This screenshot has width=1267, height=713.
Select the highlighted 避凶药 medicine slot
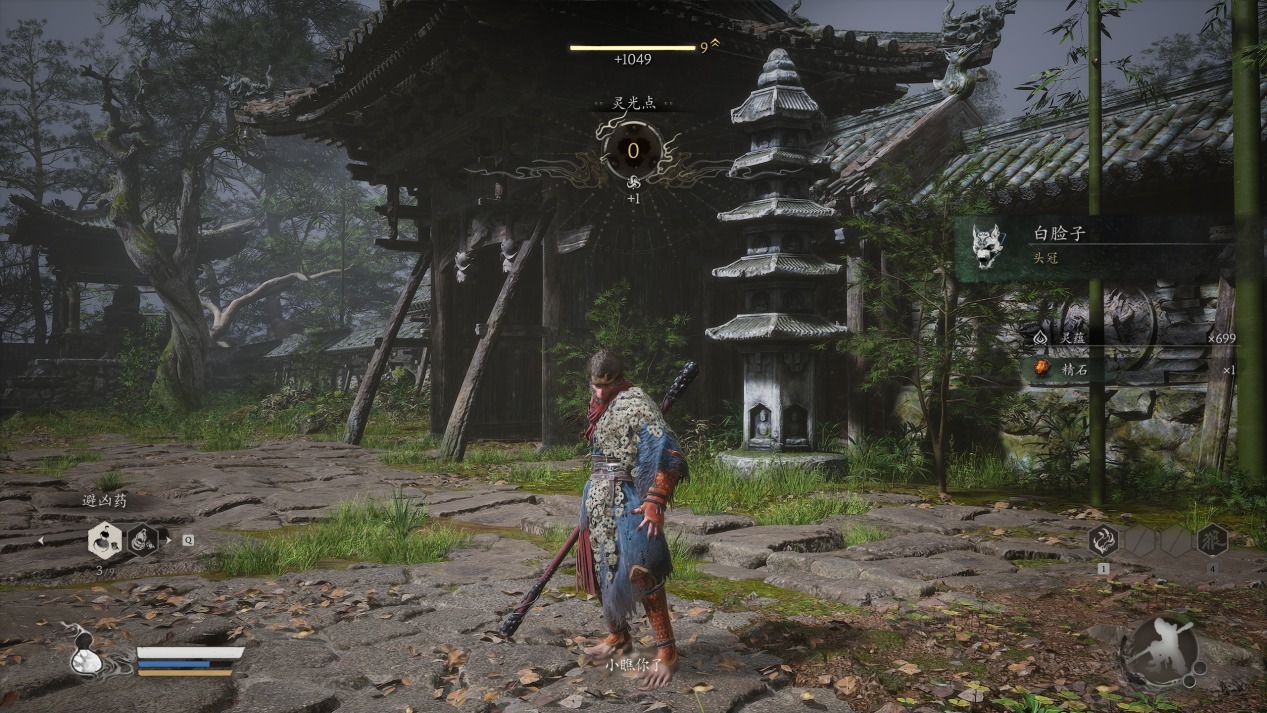coord(104,541)
